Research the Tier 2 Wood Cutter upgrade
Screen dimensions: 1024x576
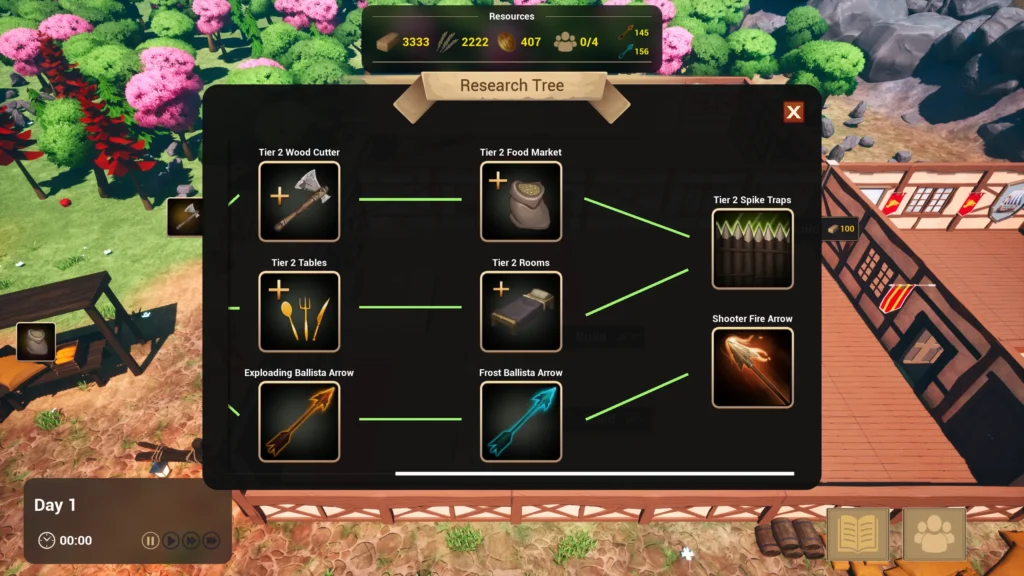[x=299, y=202]
